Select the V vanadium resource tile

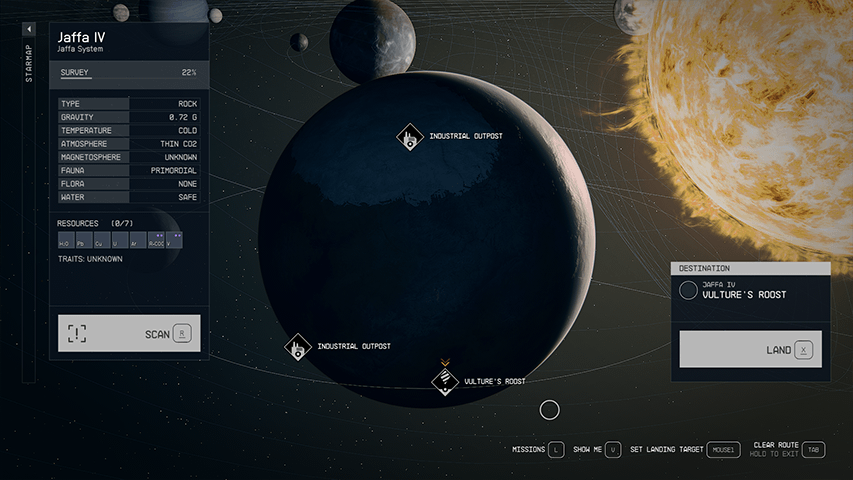(x=174, y=241)
